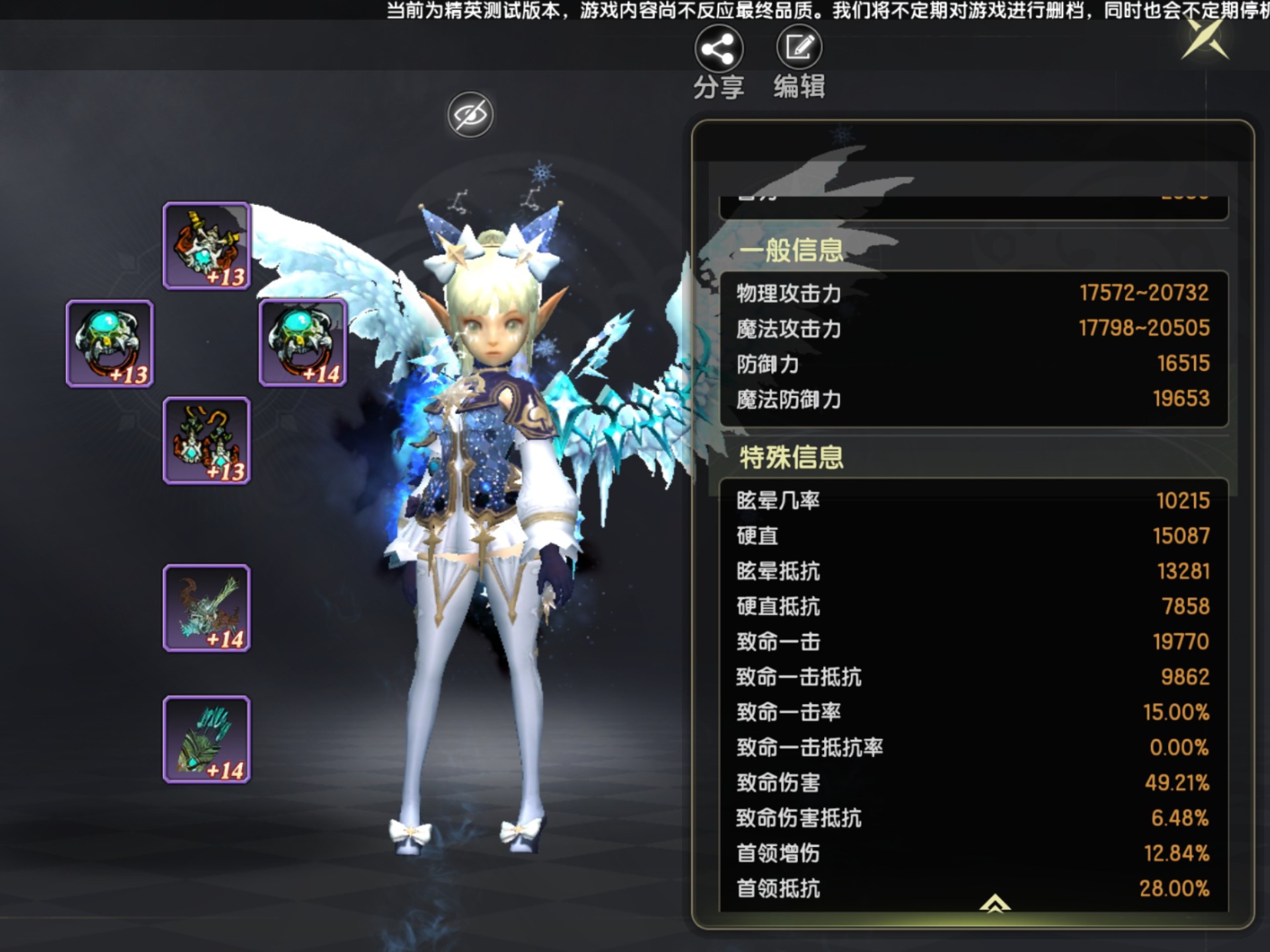This screenshot has width=1270, height=952.
Task: Select the +13 skull necklace slot
Action: pos(207,246)
